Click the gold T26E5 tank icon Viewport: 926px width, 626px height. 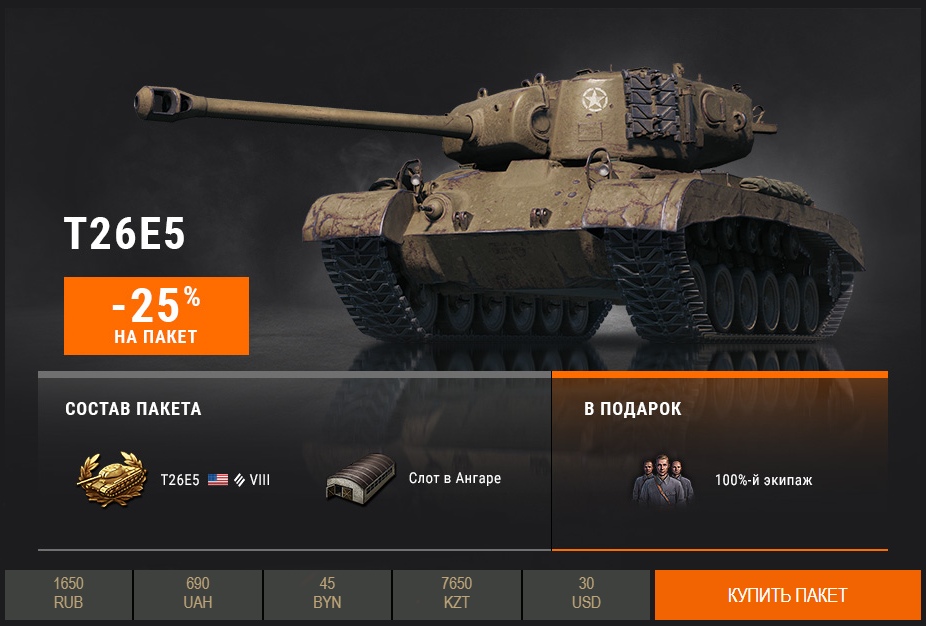pos(111,480)
